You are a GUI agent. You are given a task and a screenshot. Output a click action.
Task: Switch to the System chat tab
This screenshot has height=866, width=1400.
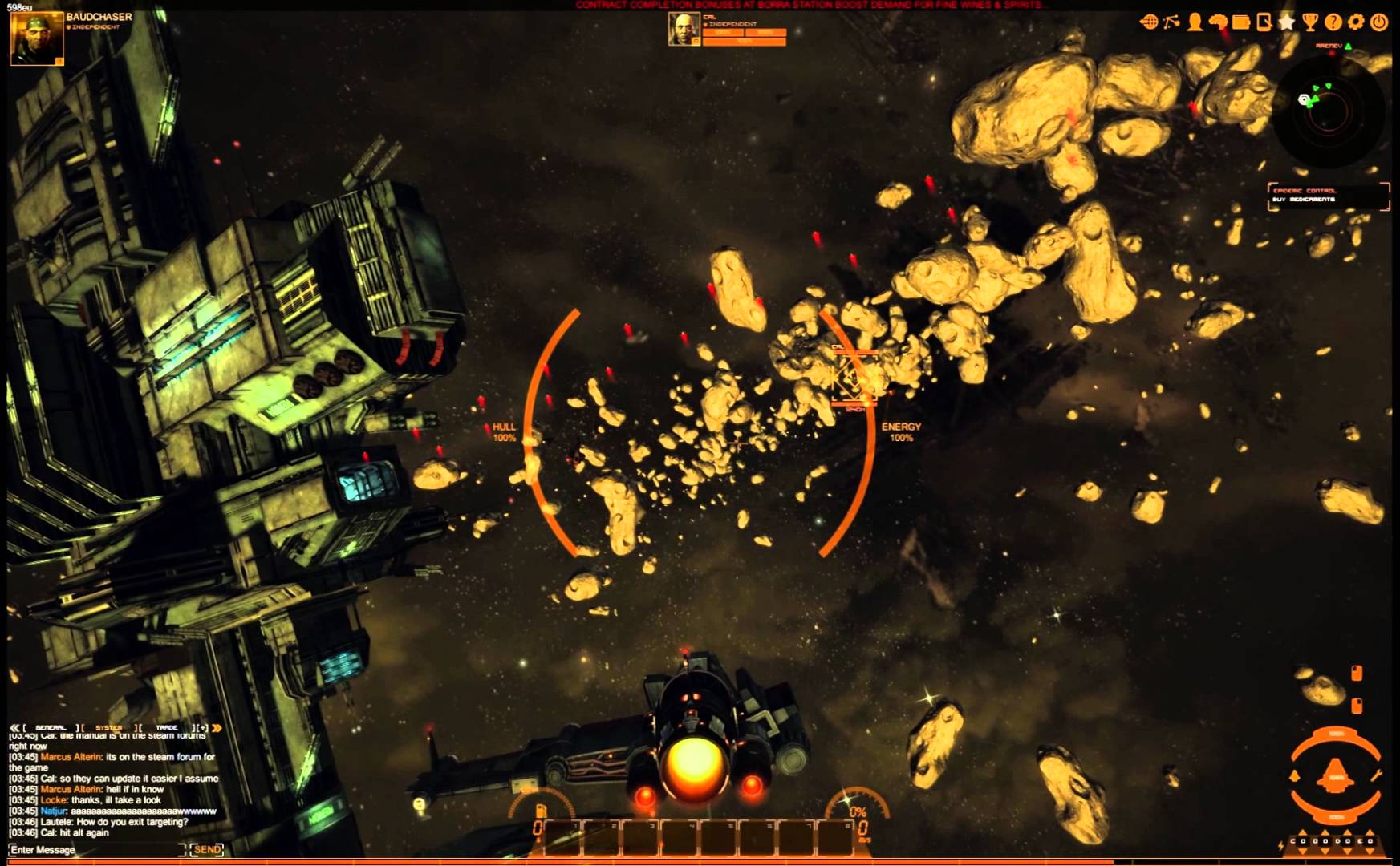109,727
